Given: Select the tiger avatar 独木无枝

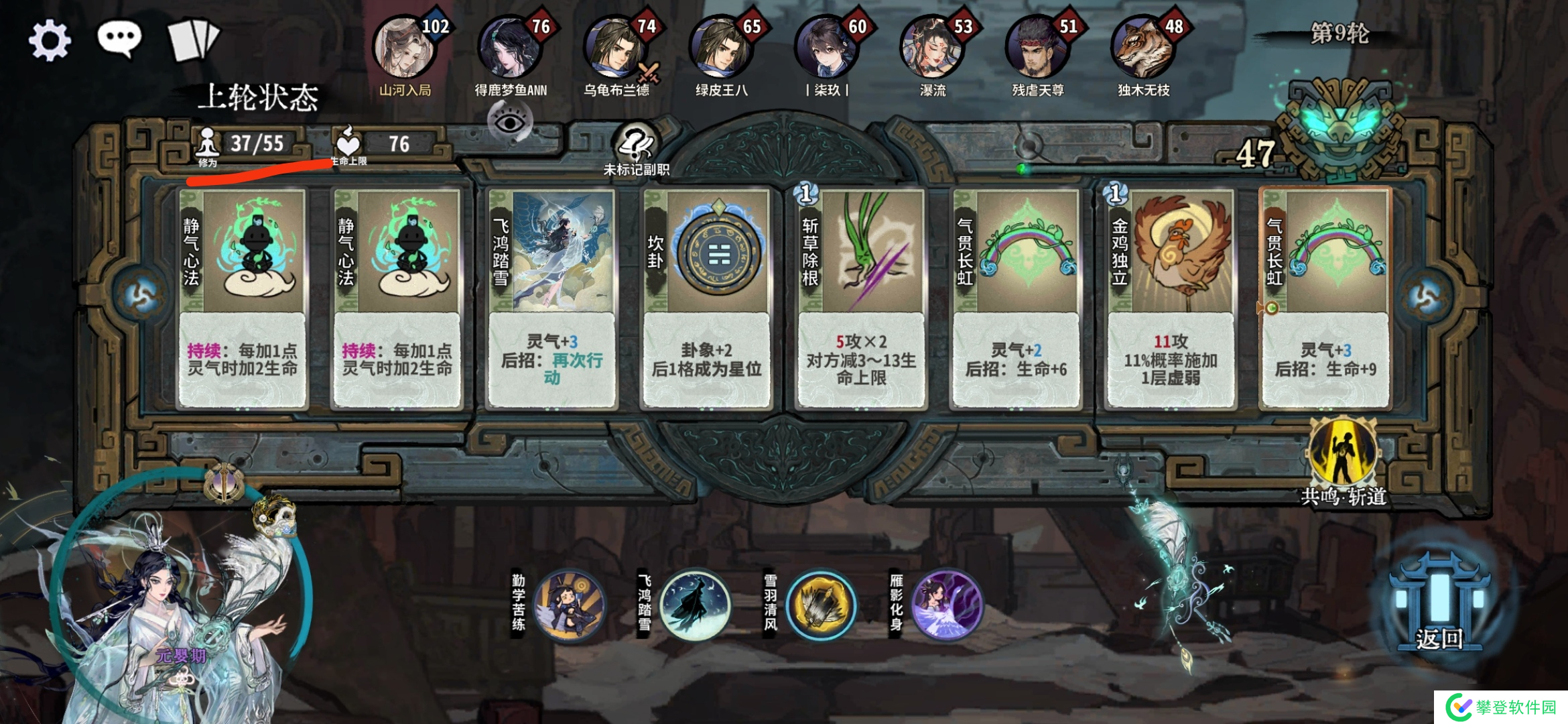Looking at the screenshot, I should click(x=1142, y=48).
